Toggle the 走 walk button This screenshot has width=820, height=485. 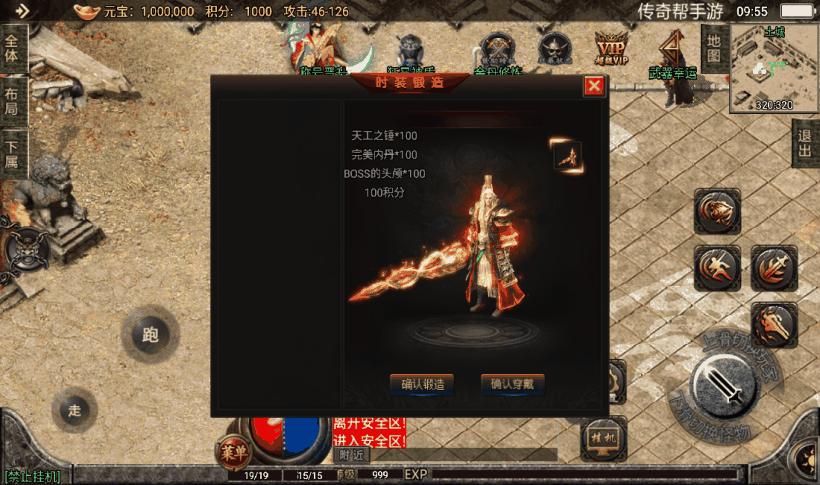pyautogui.click(x=74, y=409)
